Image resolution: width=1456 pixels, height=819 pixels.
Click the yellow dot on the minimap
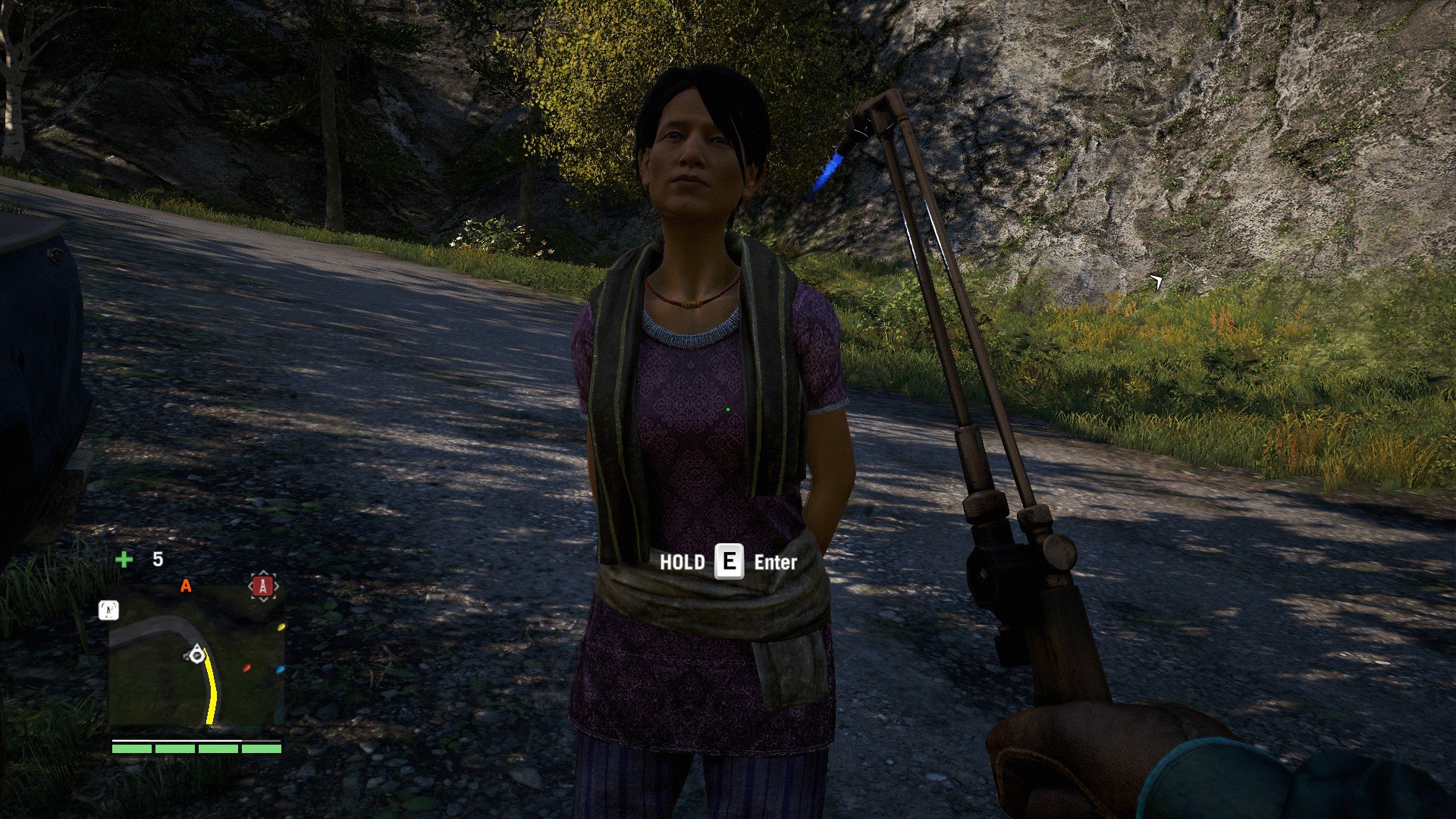pos(281,627)
